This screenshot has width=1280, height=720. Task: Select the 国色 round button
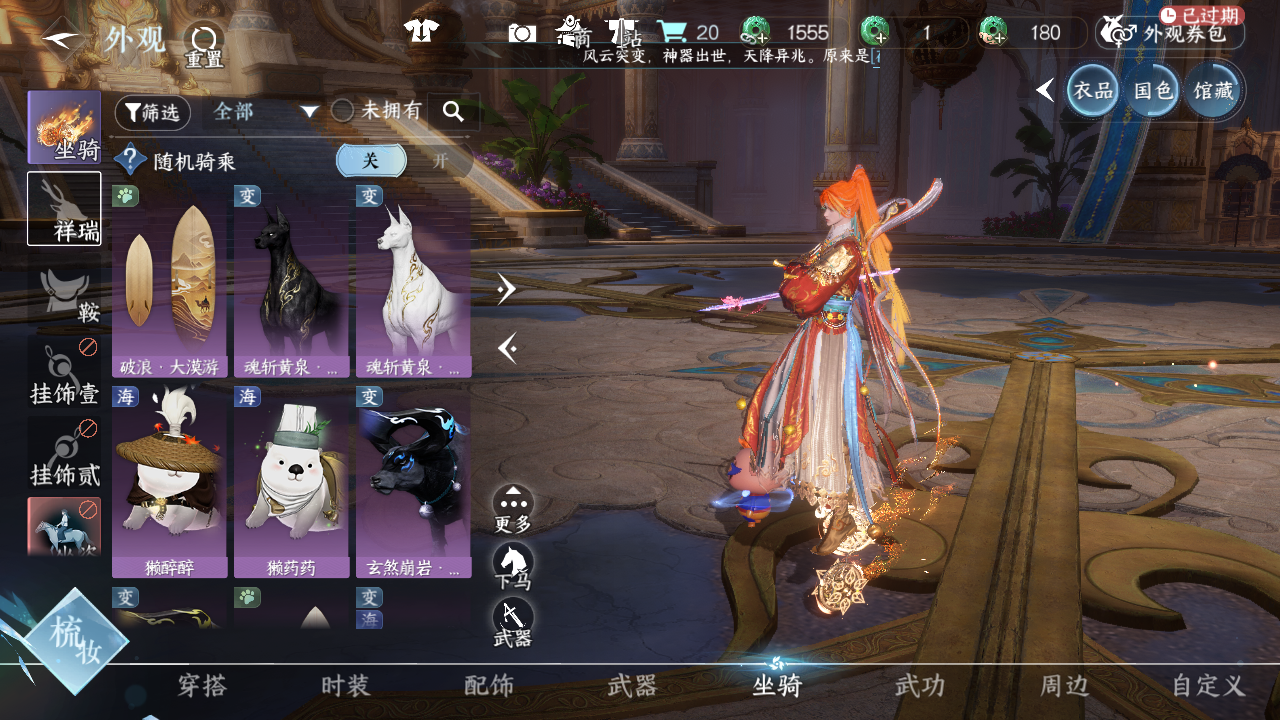(1153, 91)
